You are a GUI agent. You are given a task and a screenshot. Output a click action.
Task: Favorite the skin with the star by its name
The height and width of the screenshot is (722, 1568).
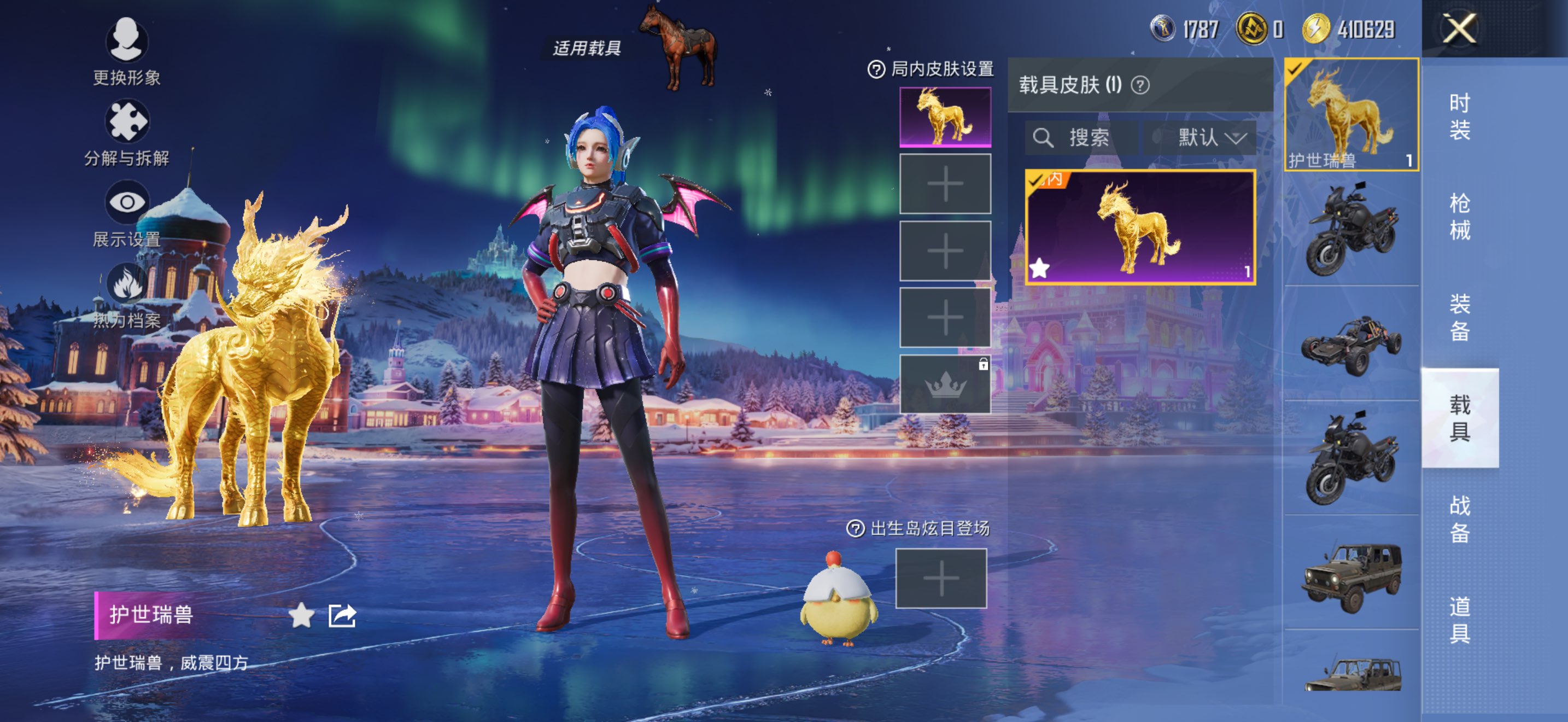[301, 615]
